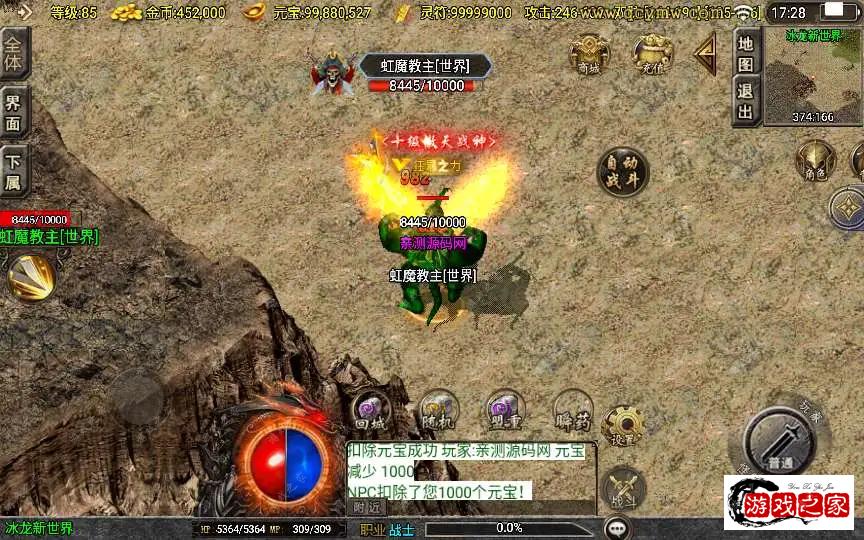Use the 回城 return-to-town scroll
This screenshot has height=540, width=864.
(x=371, y=411)
